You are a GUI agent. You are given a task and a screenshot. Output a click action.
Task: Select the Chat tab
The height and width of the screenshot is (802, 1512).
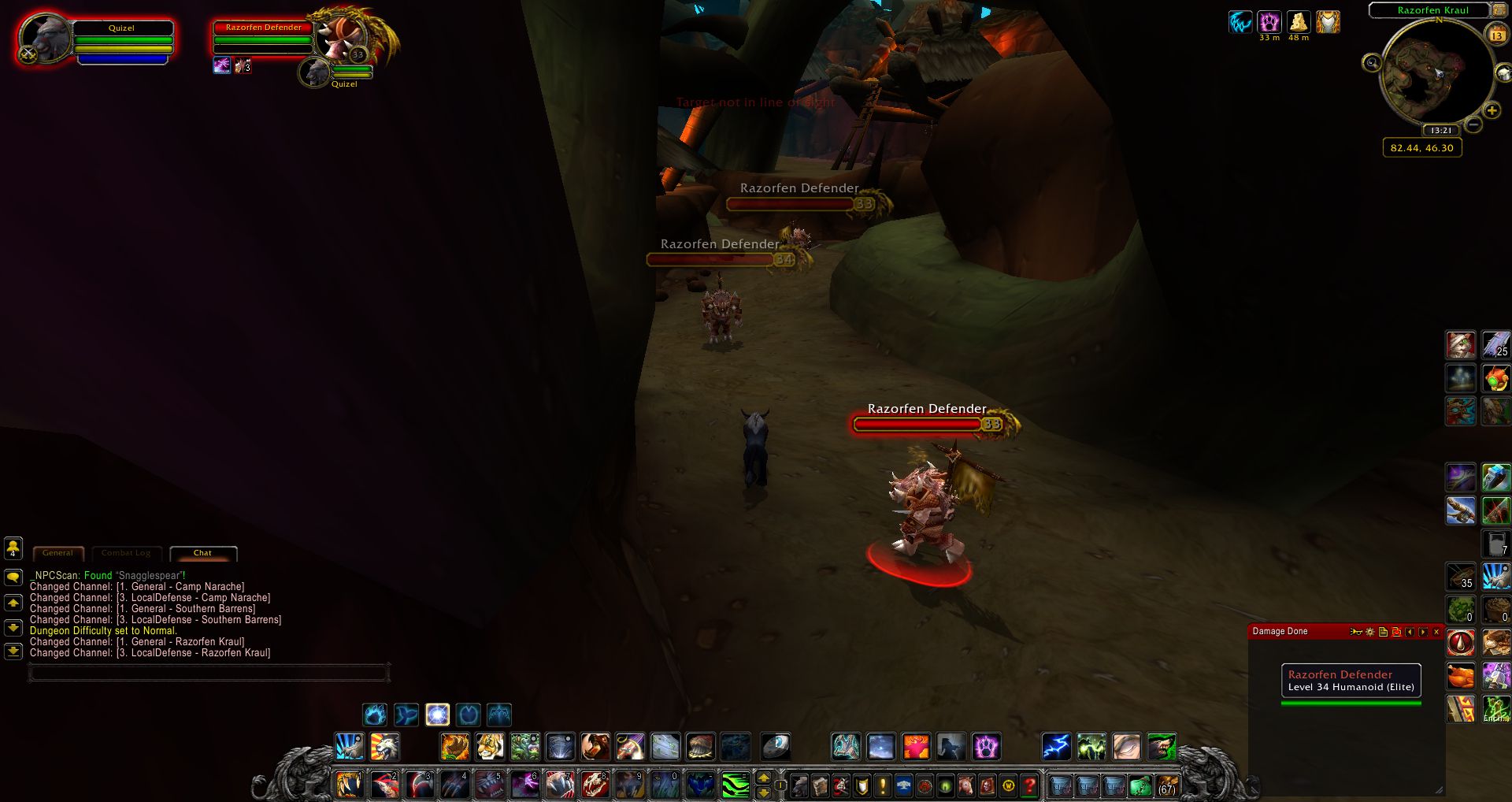coord(202,553)
